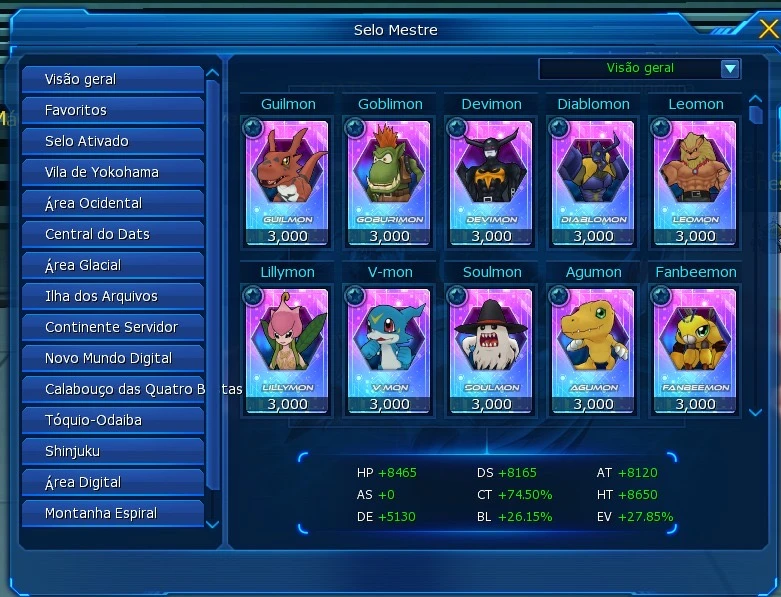The image size is (781, 597).
Task: Open Novo Mundo Digital list
Action: click(112, 358)
